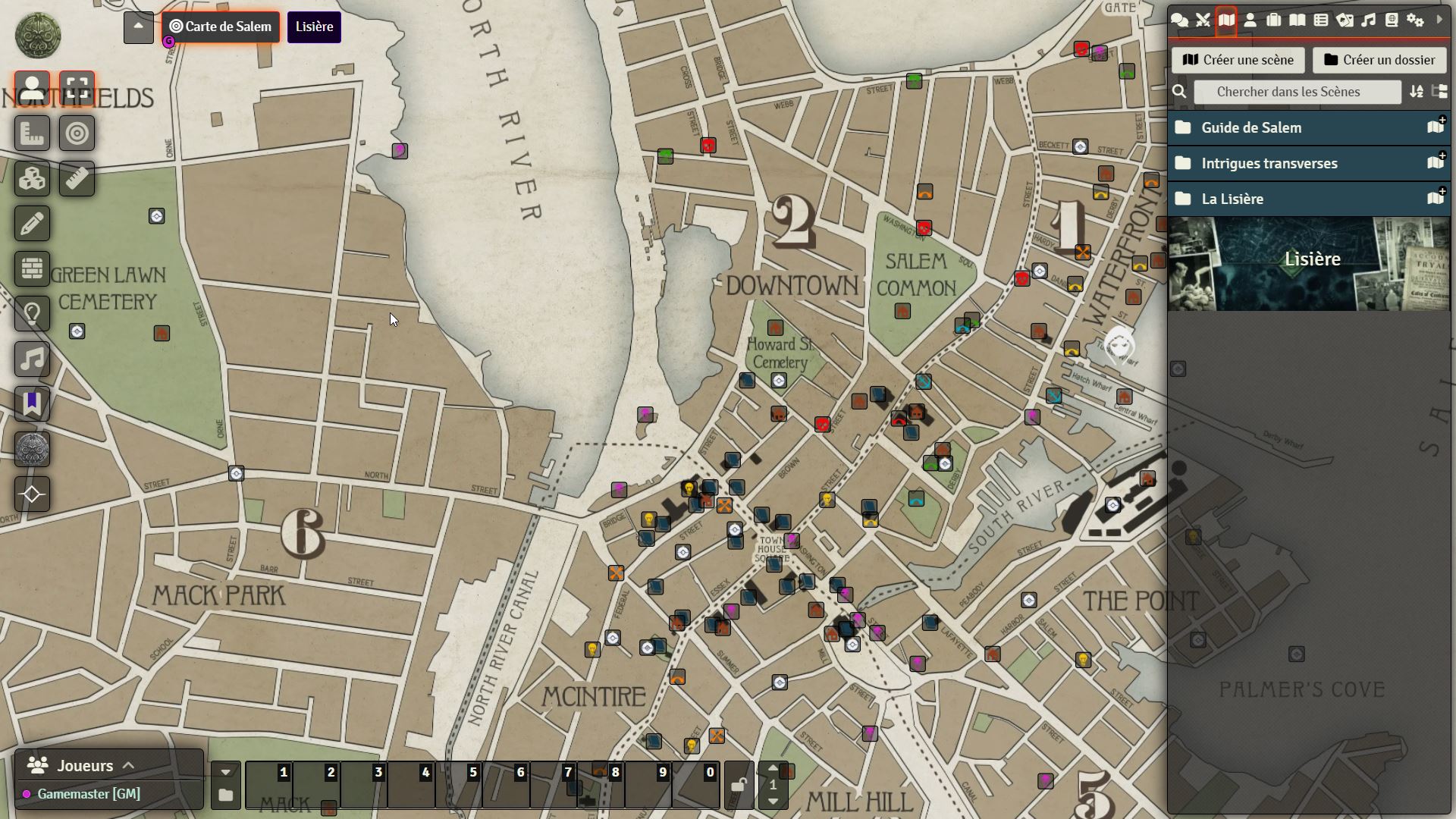This screenshot has width=1456, height=819.
Task: Activate the brick wall tools
Action: (x=32, y=268)
